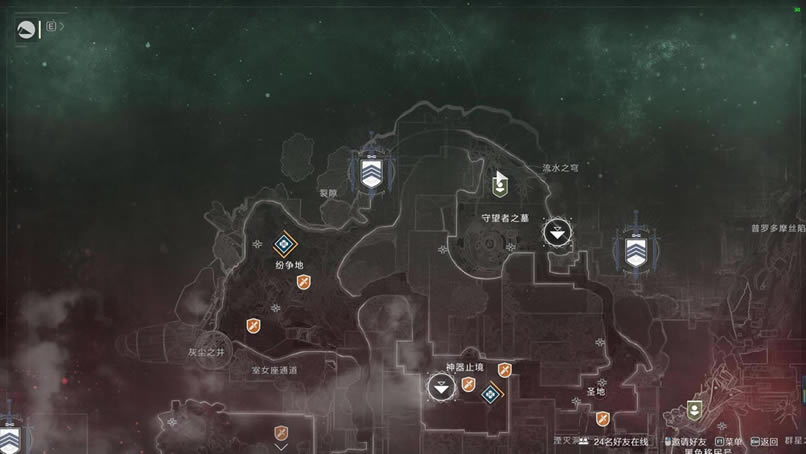The image size is (806, 454).
Task: Open the Director icon in the corner
Action: [x=26, y=29]
